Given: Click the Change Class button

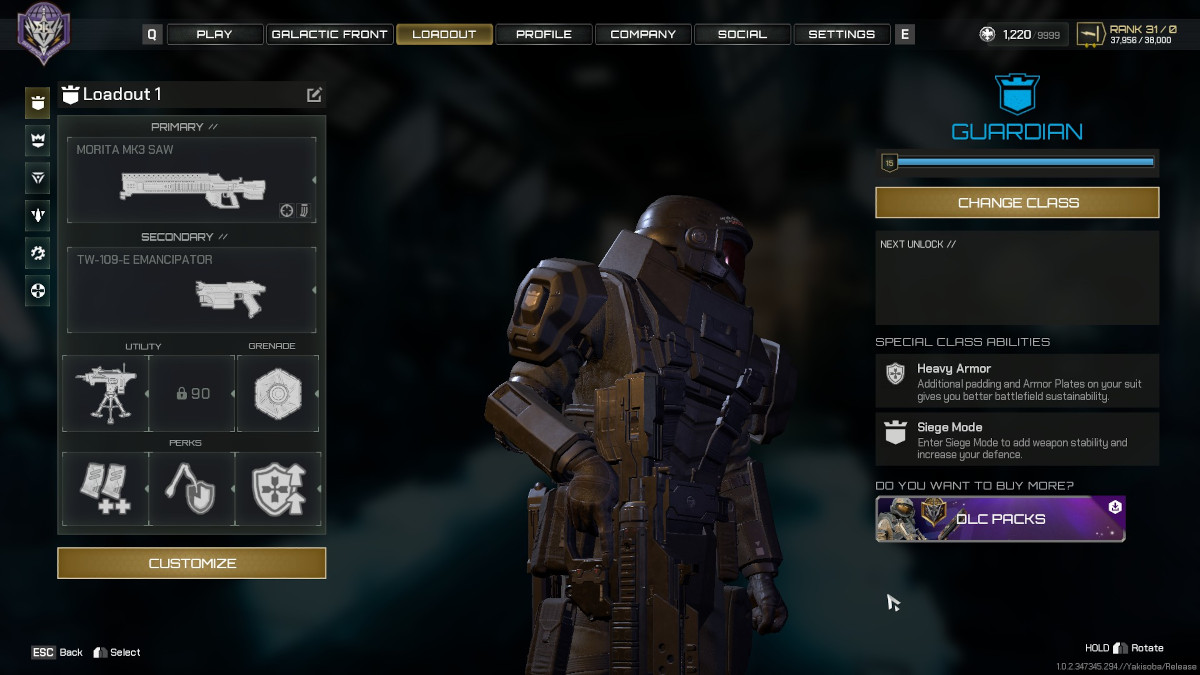Looking at the screenshot, I should (1017, 202).
